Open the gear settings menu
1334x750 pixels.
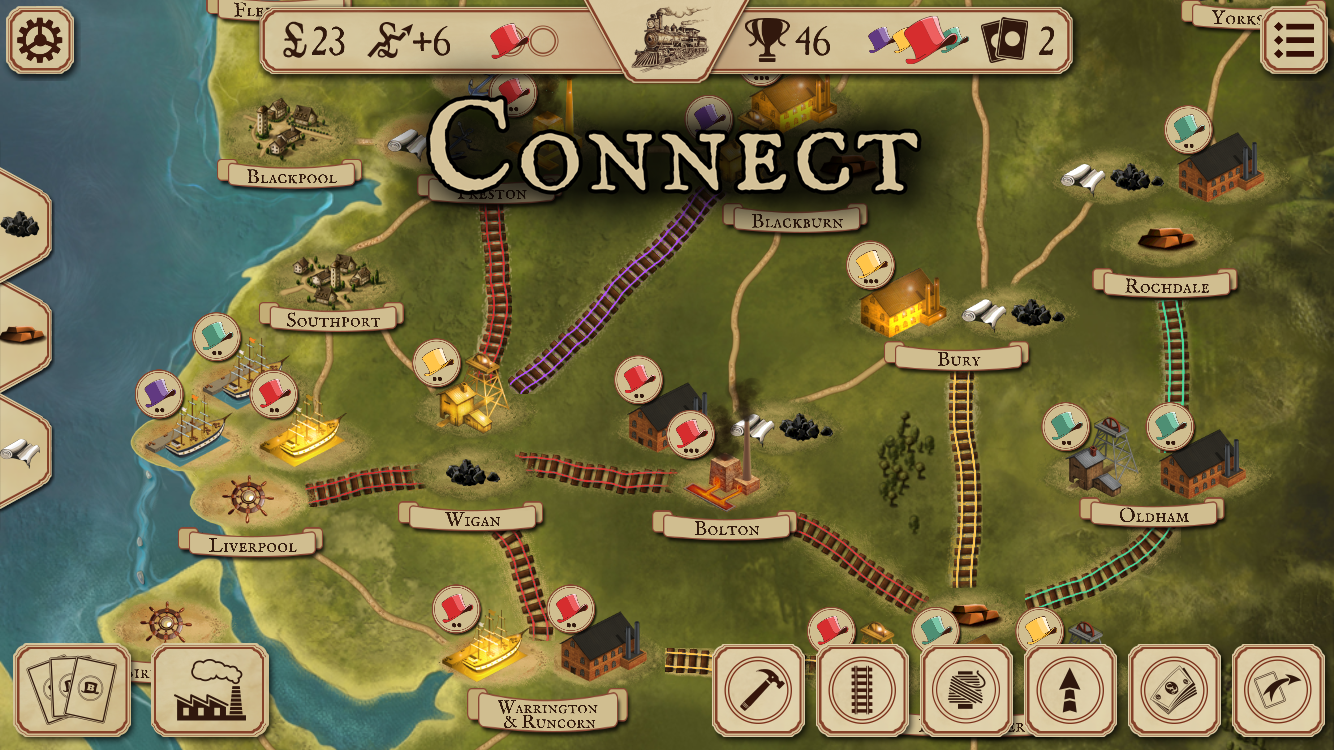(x=40, y=40)
